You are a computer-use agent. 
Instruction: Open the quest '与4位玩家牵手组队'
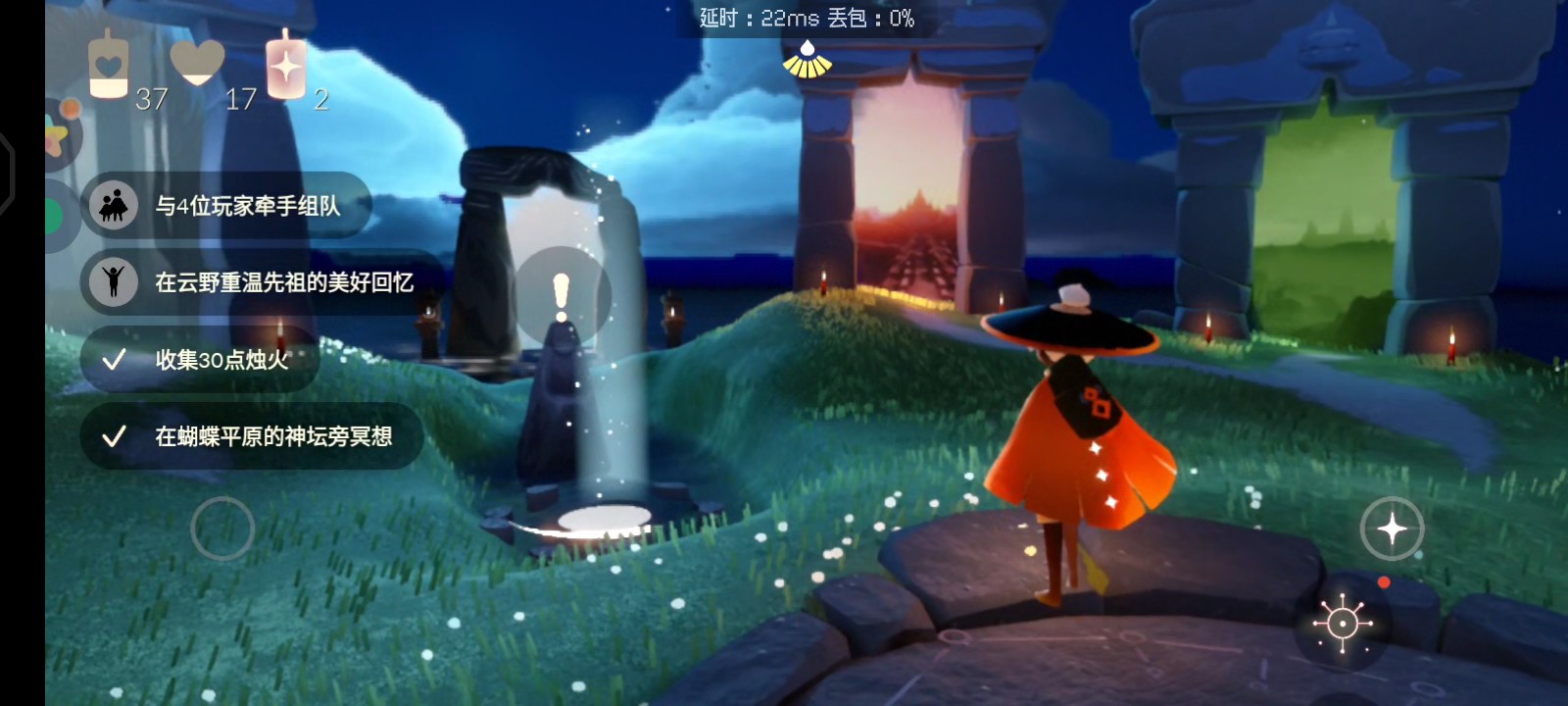(x=247, y=206)
